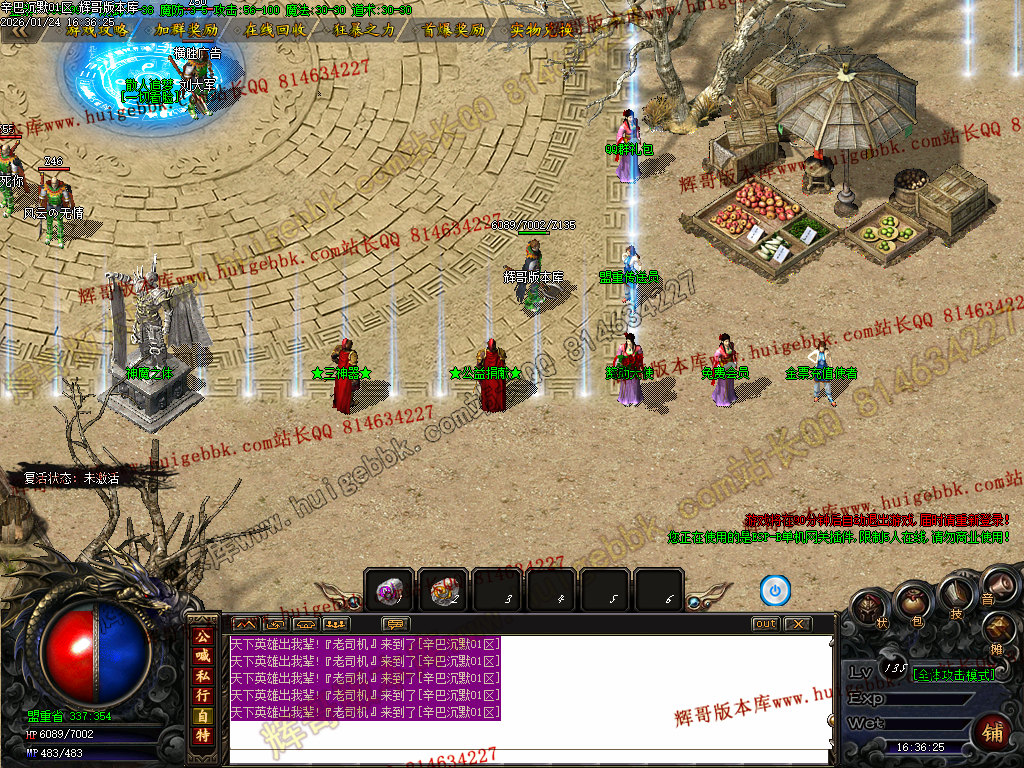Image resolution: width=1024 pixels, height=768 pixels.
Task: Click the chat window's out button
Action: point(765,624)
